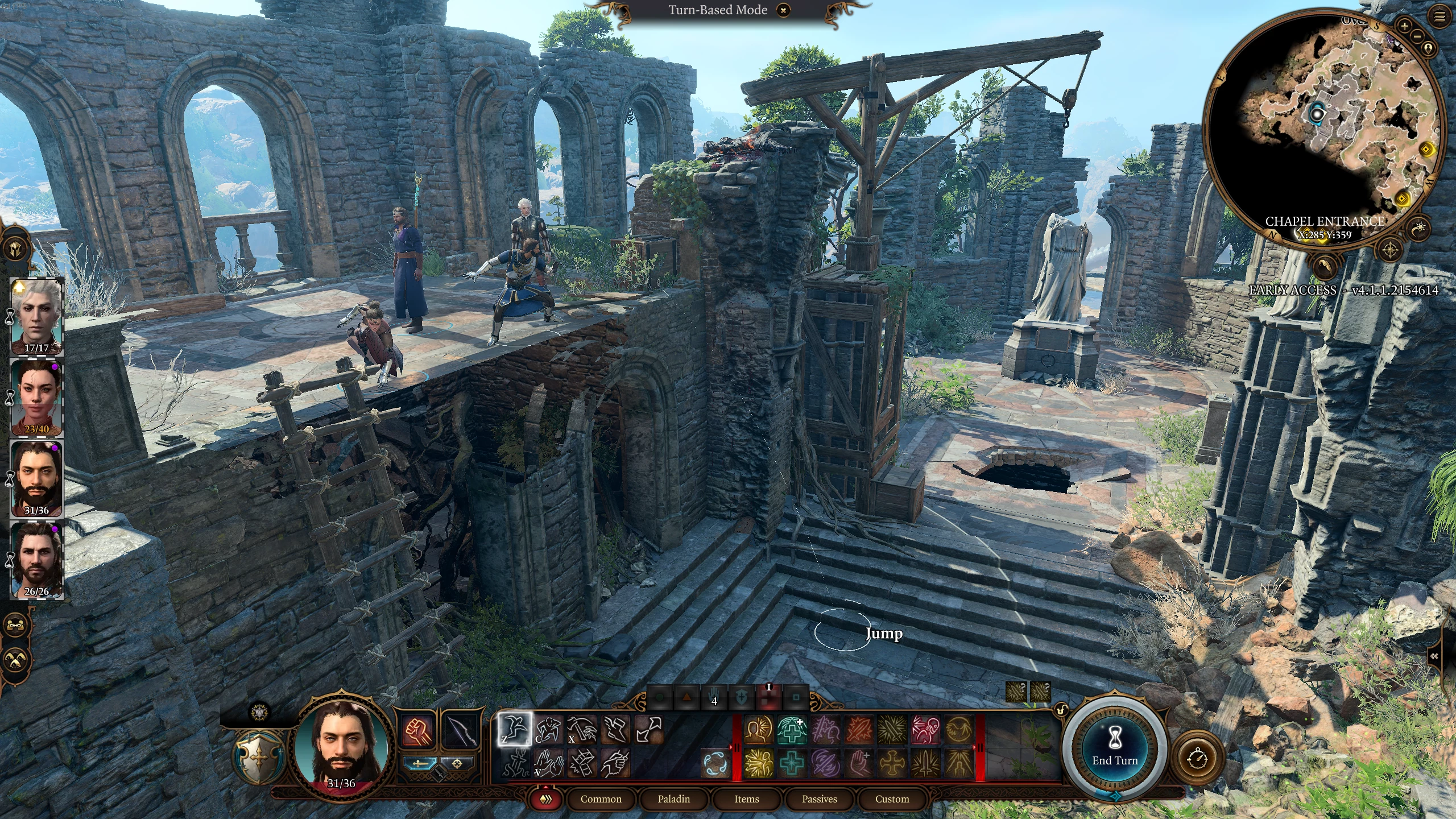Zoom out the minimap with the minus button
The height and width of the screenshot is (819, 1456).
[1417, 36]
